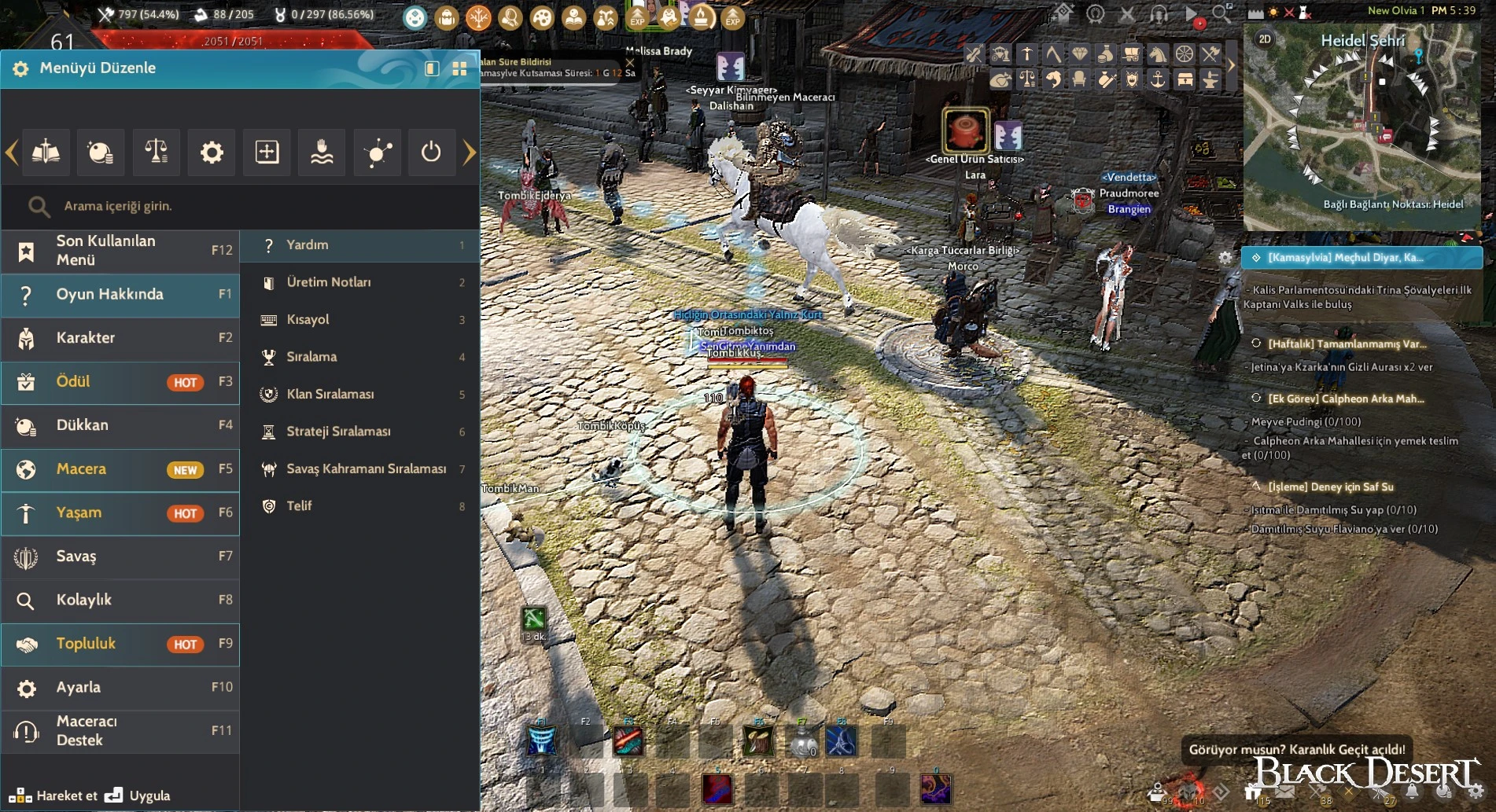Open the Ödül rewards category
1496x812 pixels.
coord(120,382)
